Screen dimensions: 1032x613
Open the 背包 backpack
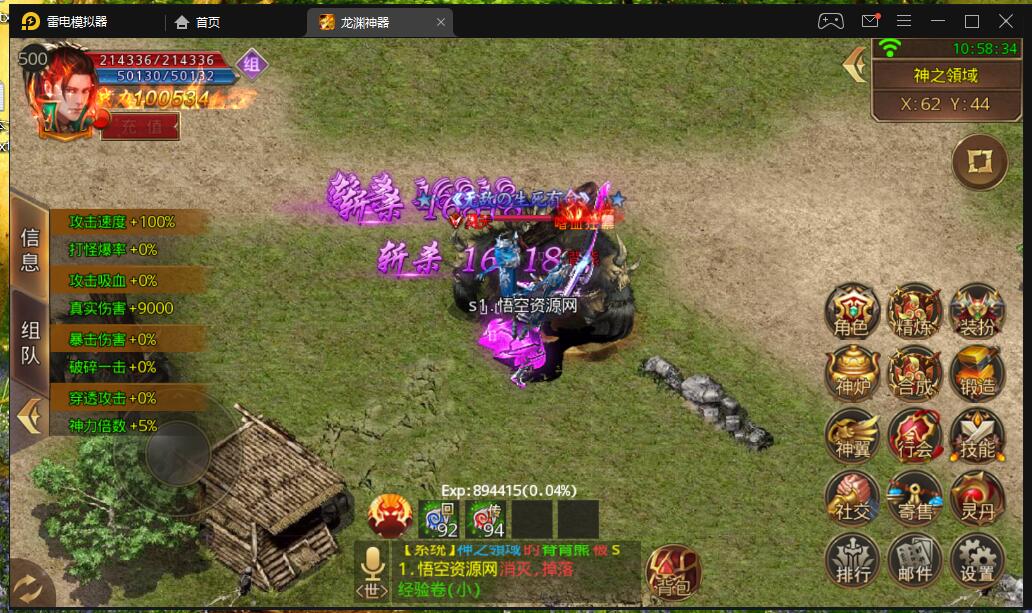point(673,571)
